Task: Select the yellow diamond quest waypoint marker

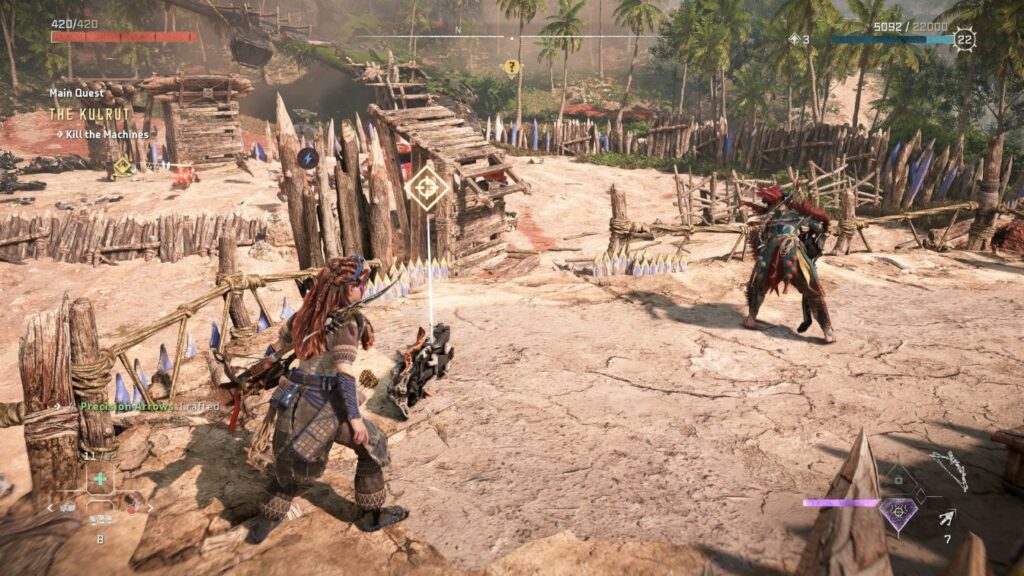Action: tap(122, 166)
